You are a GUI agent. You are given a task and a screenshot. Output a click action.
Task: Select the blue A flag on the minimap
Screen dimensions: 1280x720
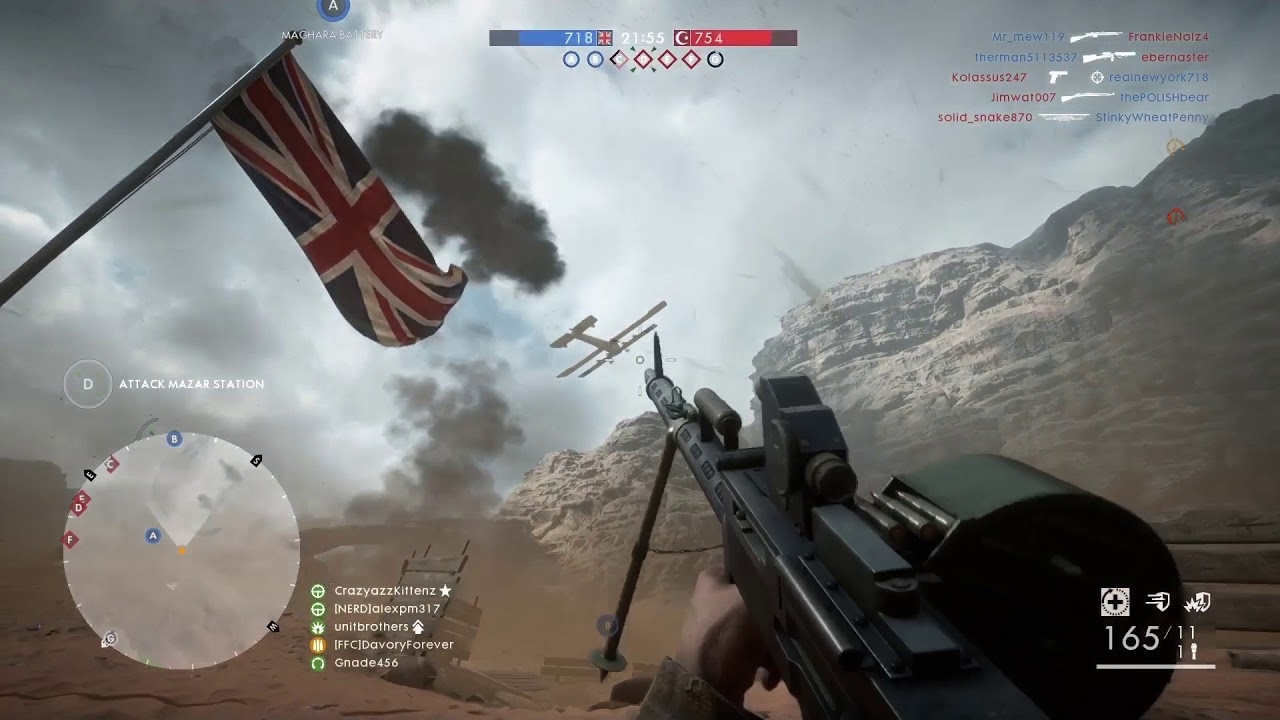pyautogui.click(x=153, y=536)
